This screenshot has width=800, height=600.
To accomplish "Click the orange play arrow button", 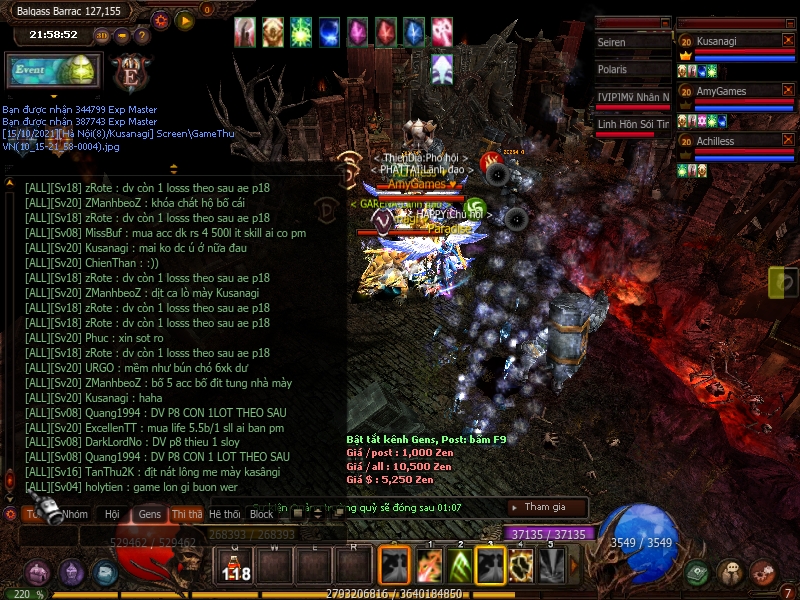I will pyautogui.click(x=185, y=20).
